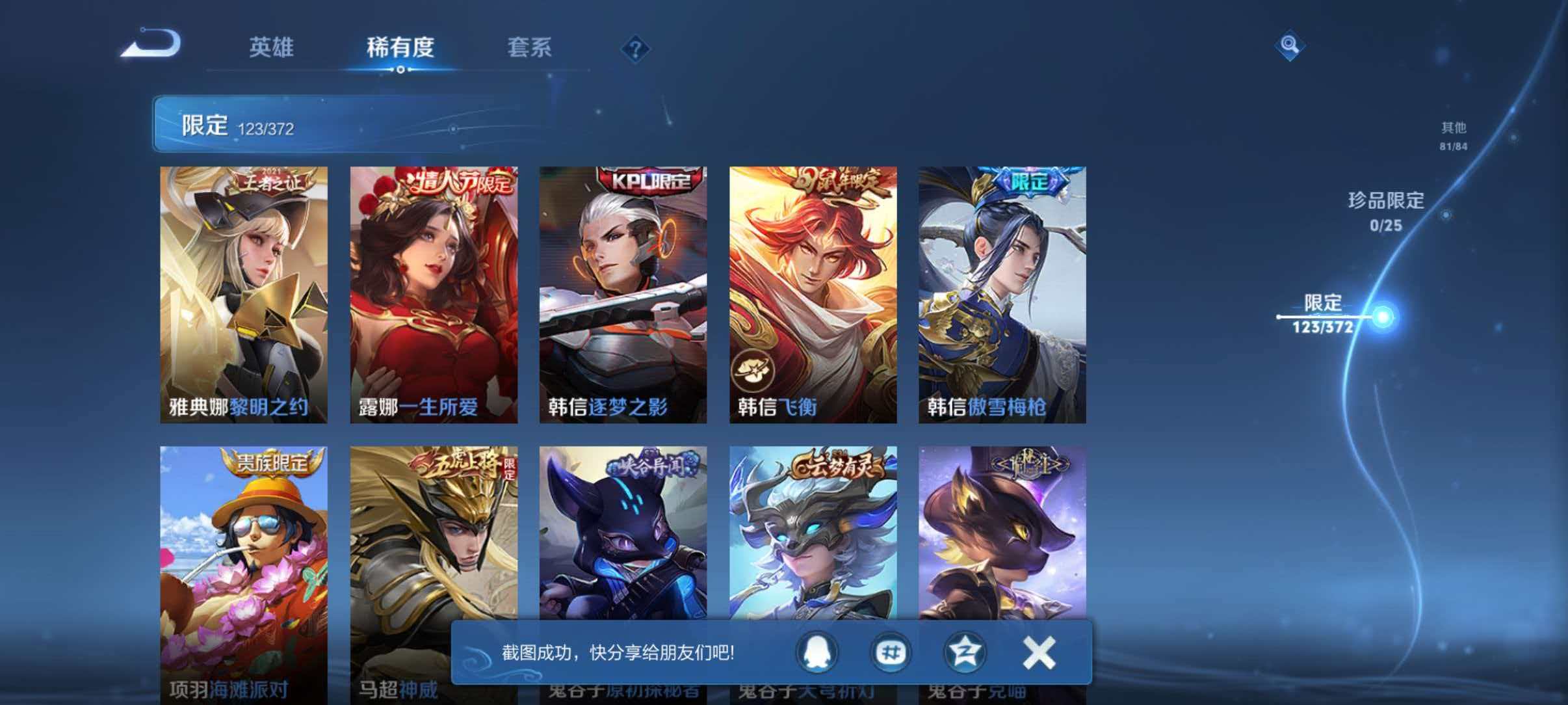Open the 套系 tab

[529, 48]
